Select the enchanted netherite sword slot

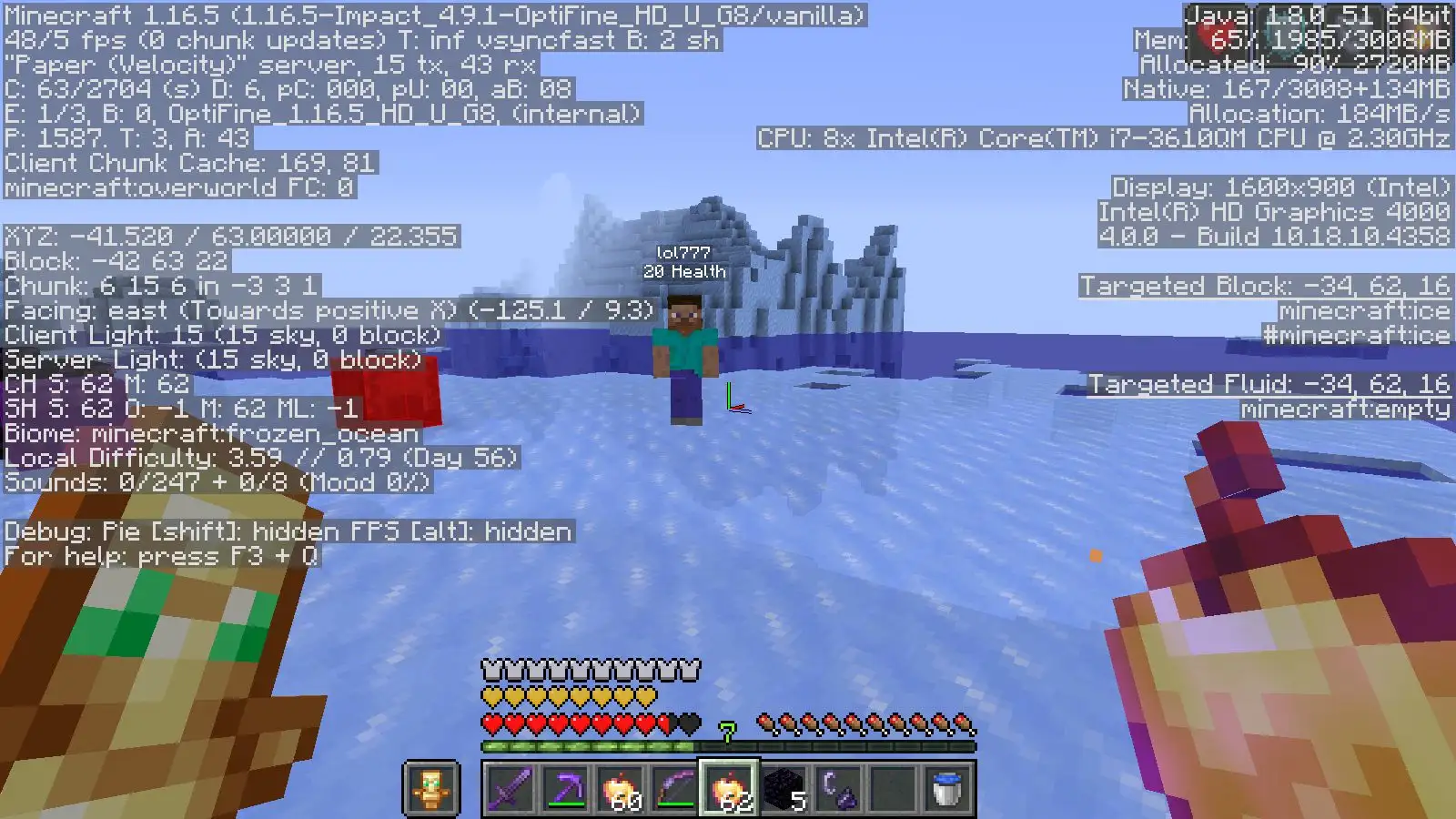[510, 788]
